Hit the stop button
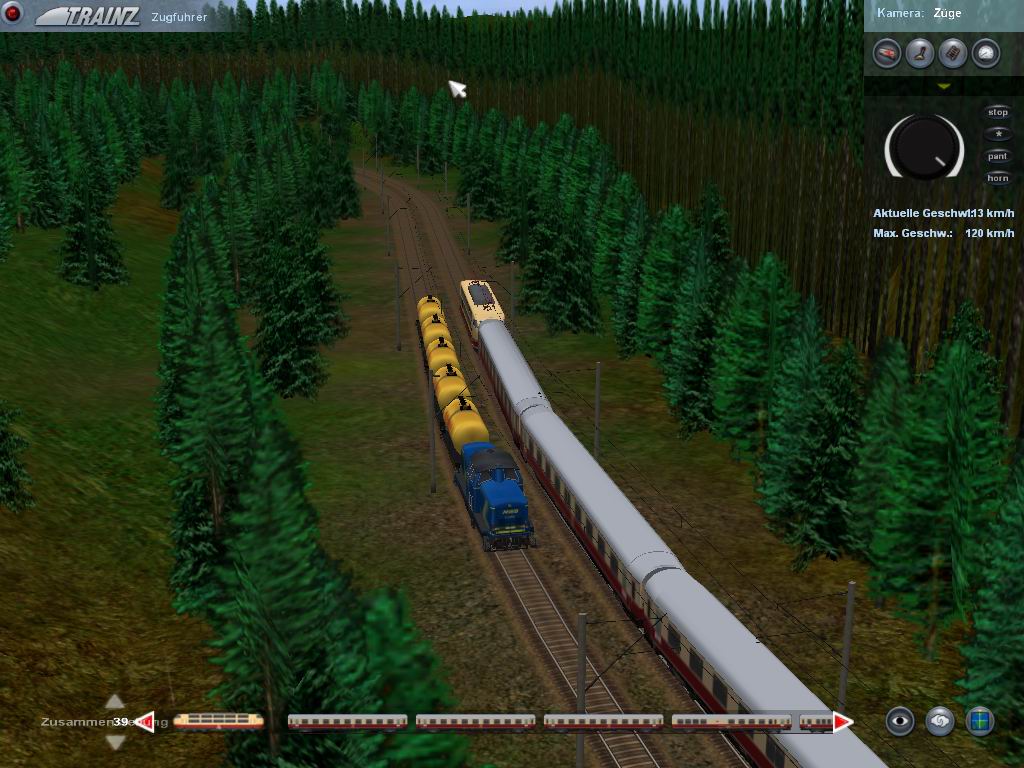1024x768 pixels. pyautogui.click(x=997, y=113)
